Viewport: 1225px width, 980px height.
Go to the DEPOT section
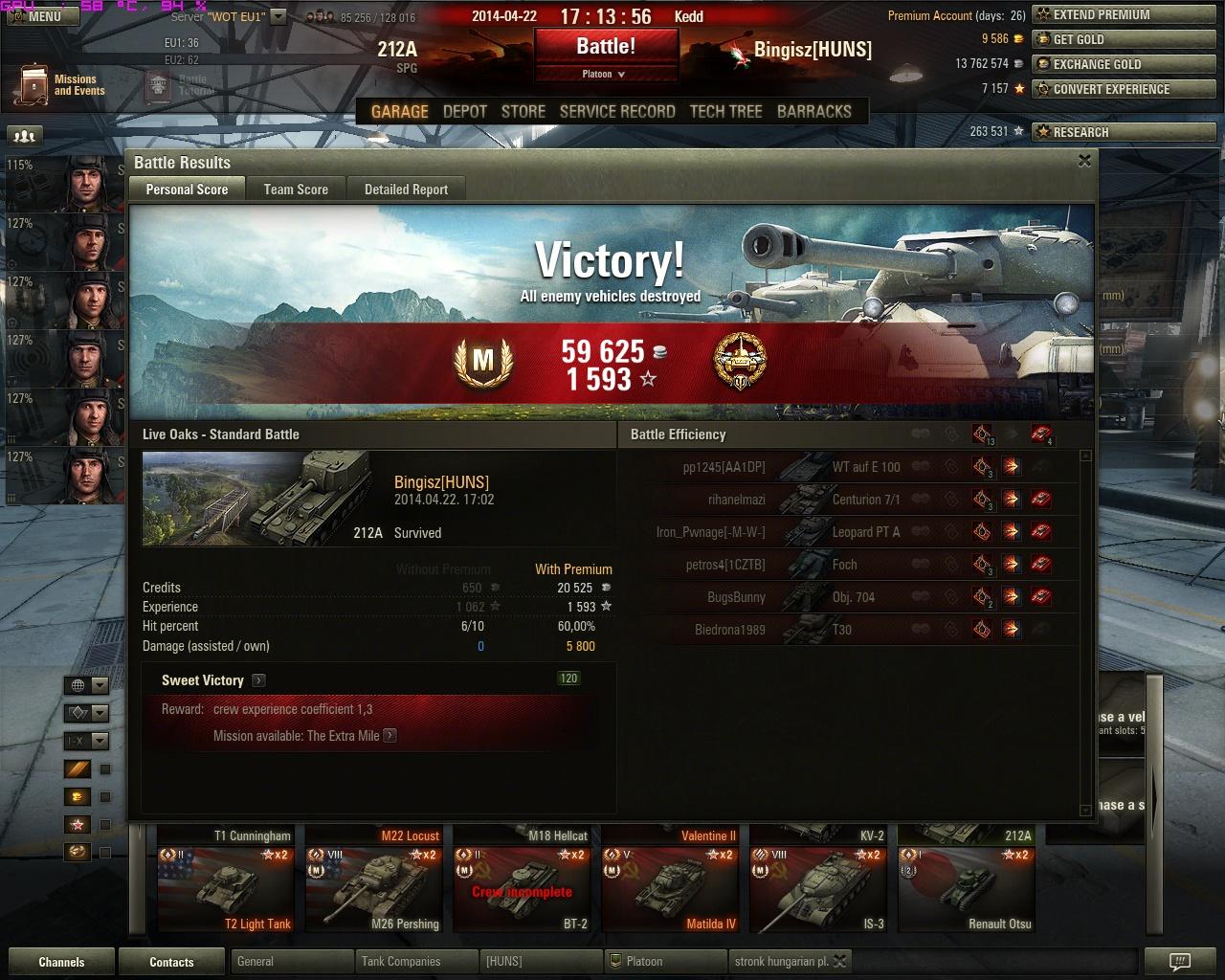coord(465,111)
